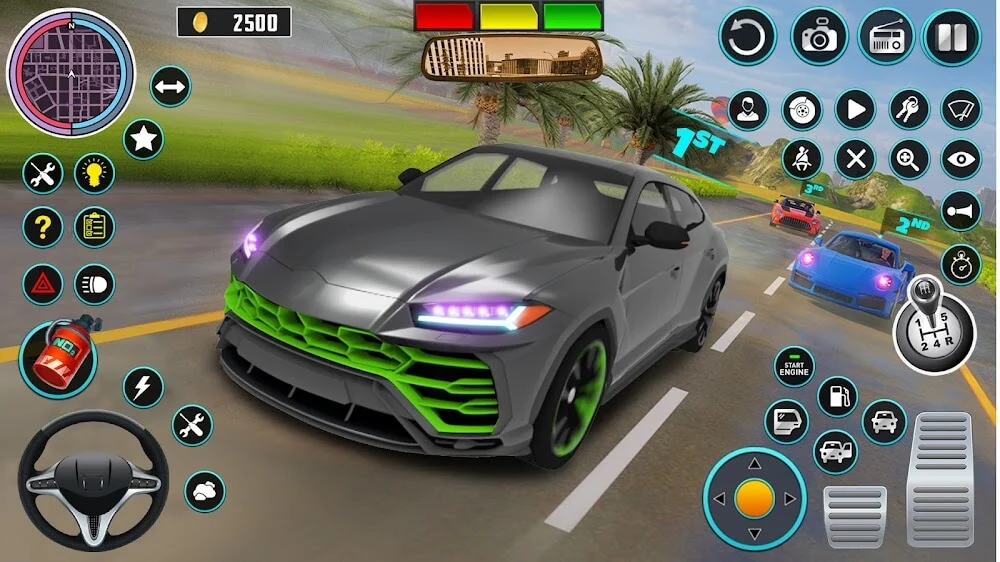Switch view with the camera button
The image size is (1000, 562).
819,38
